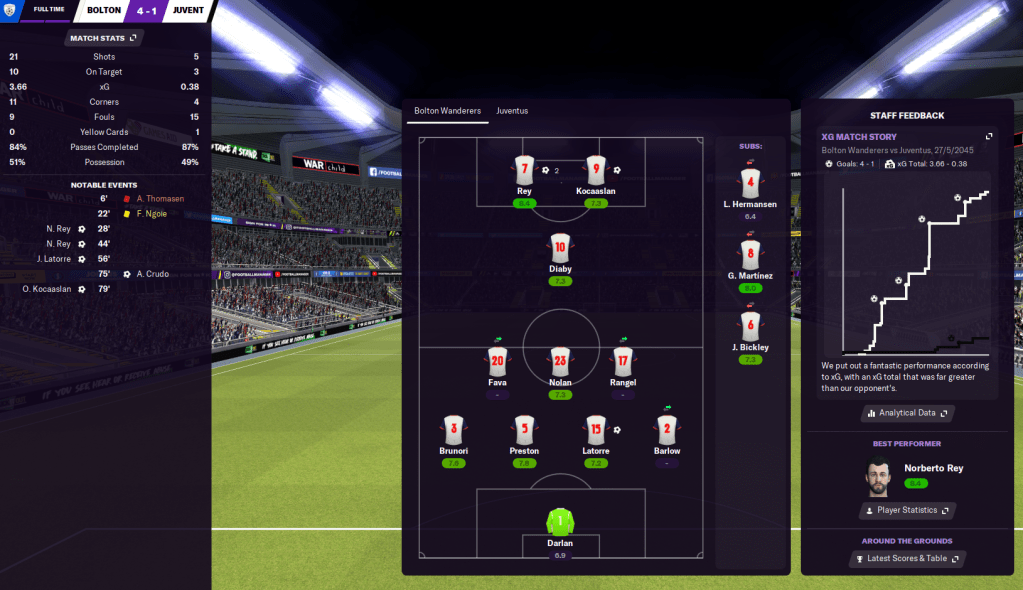Open the Analytical Data view

pos(907,412)
